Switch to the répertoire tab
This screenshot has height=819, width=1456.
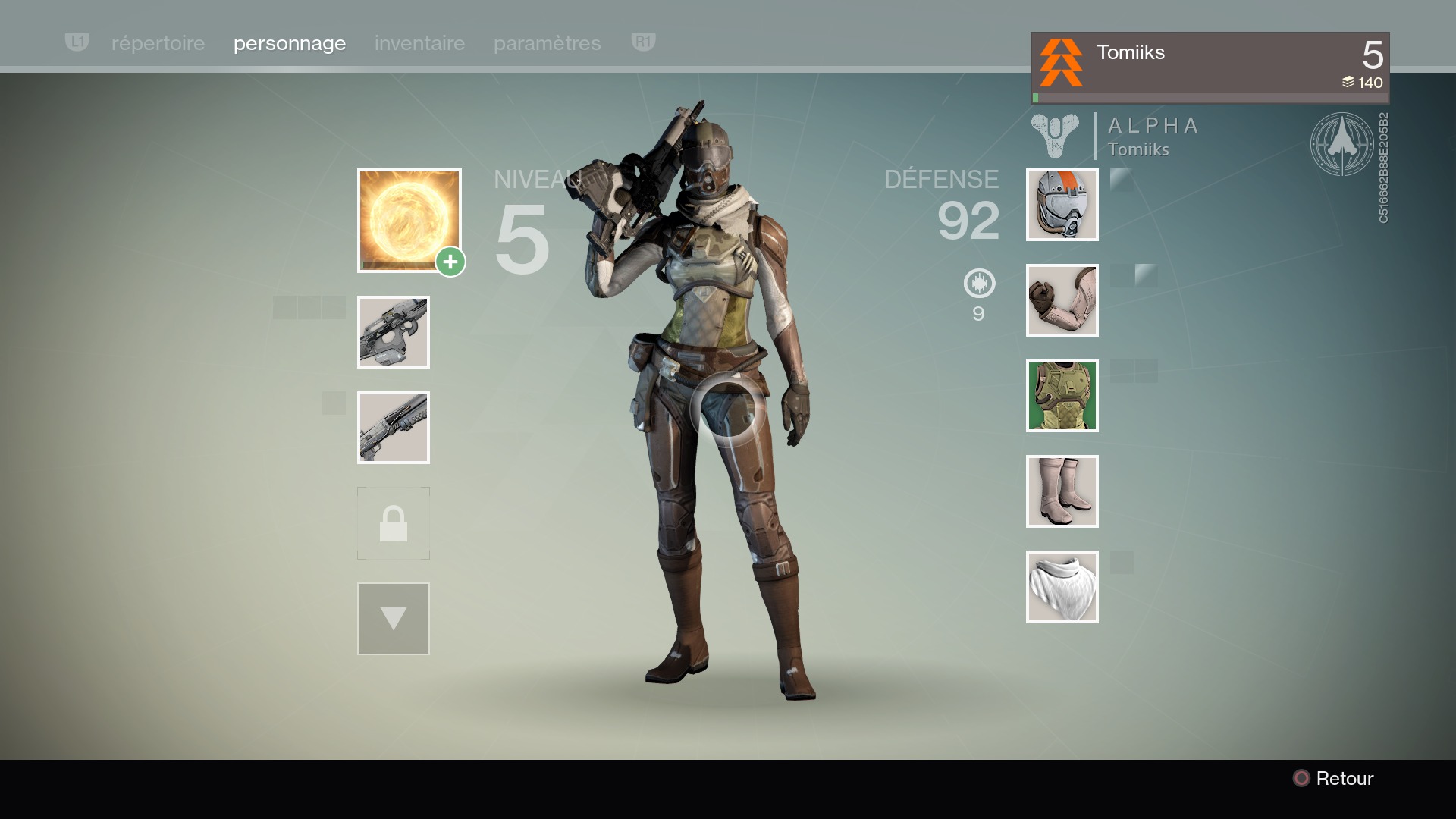(x=158, y=43)
